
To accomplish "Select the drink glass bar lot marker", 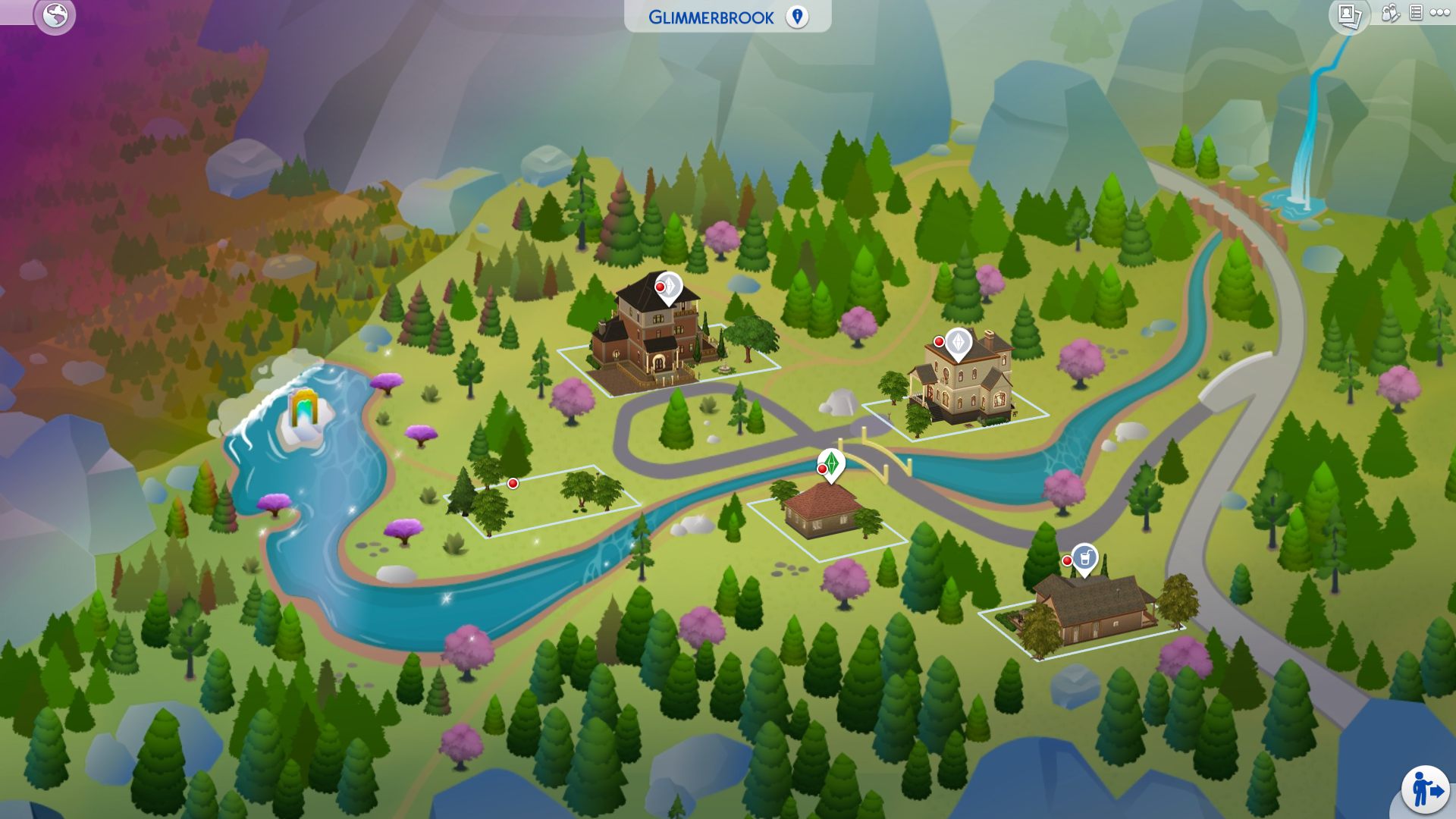I will click(x=1084, y=557).
